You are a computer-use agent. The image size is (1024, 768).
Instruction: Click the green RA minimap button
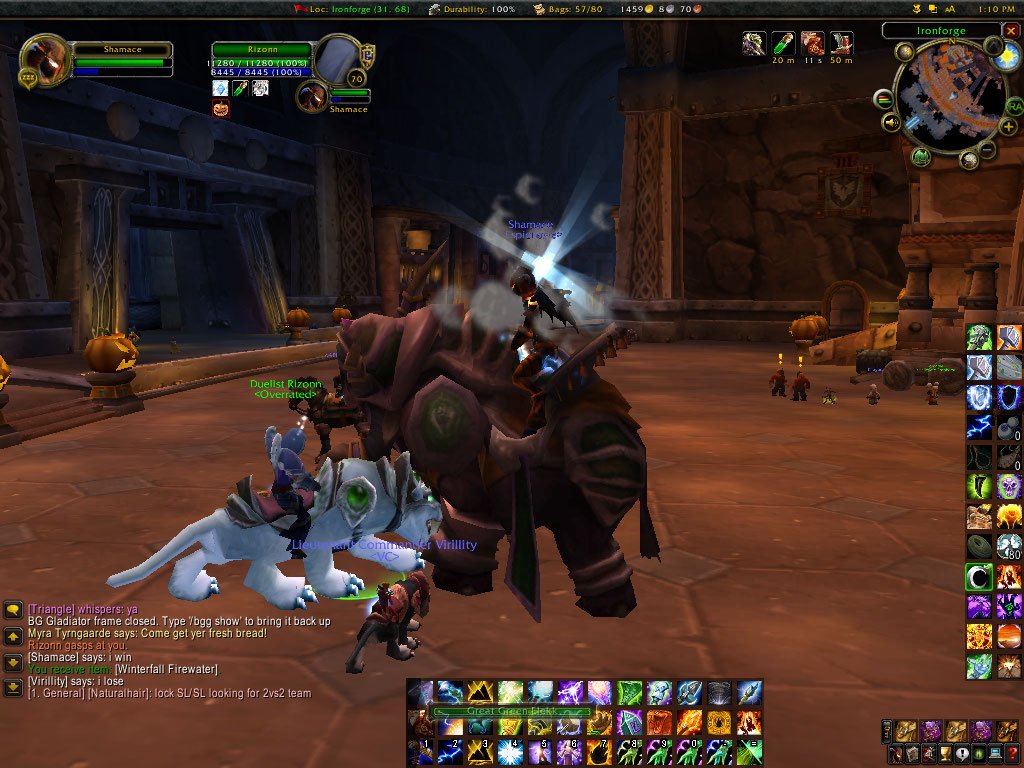1013,106
